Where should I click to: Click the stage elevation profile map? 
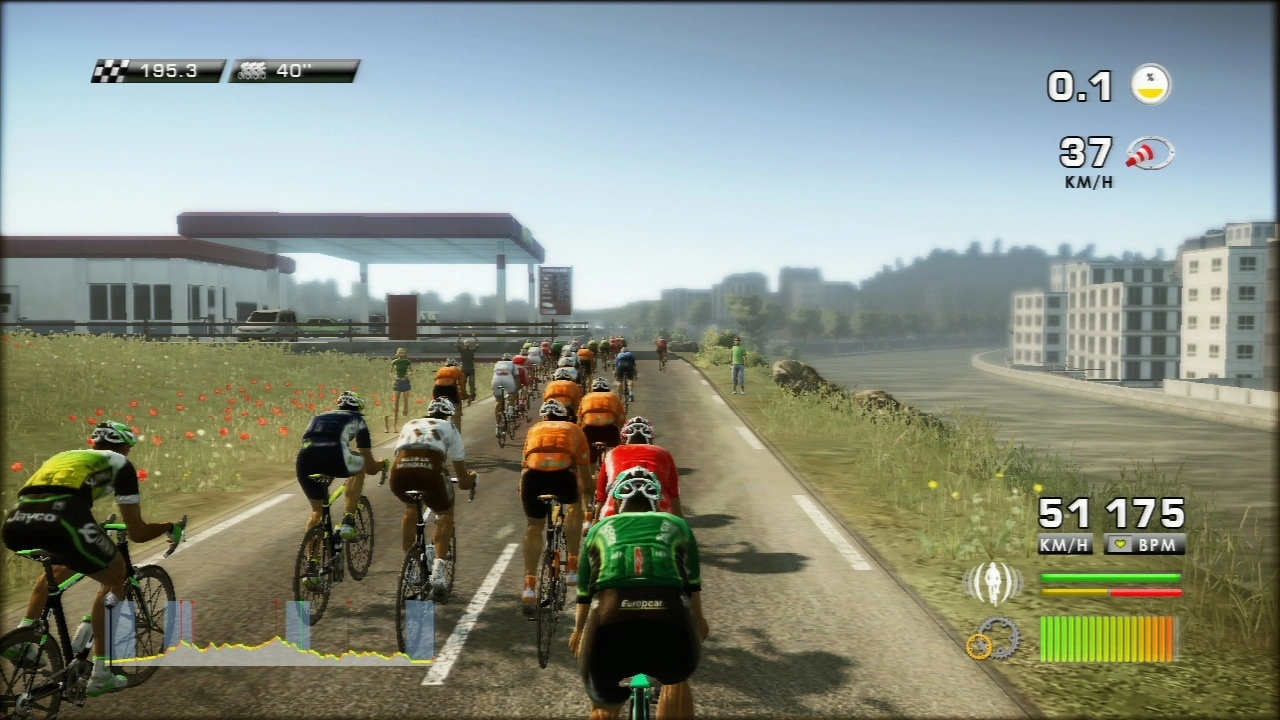tap(270, 634)
